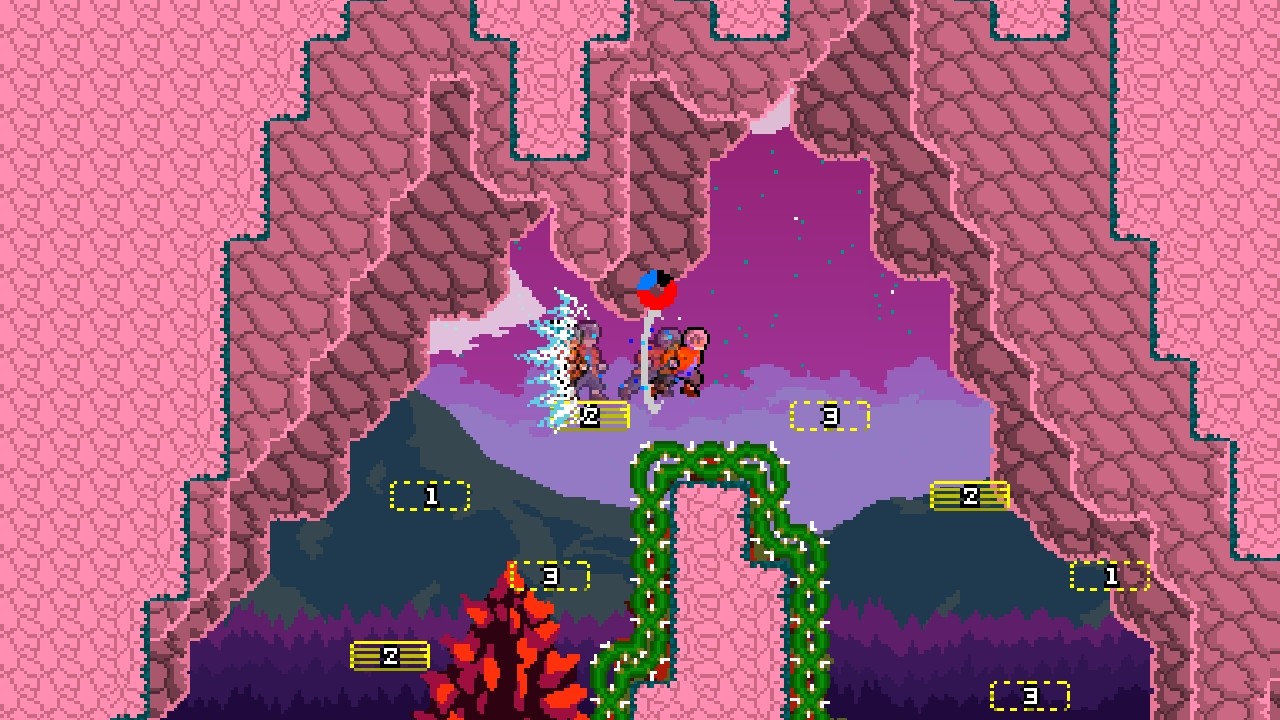The width and height of the screenshot is (1280, 720).
Task: Select the red and blue balloon item
Action: [659, 289]
